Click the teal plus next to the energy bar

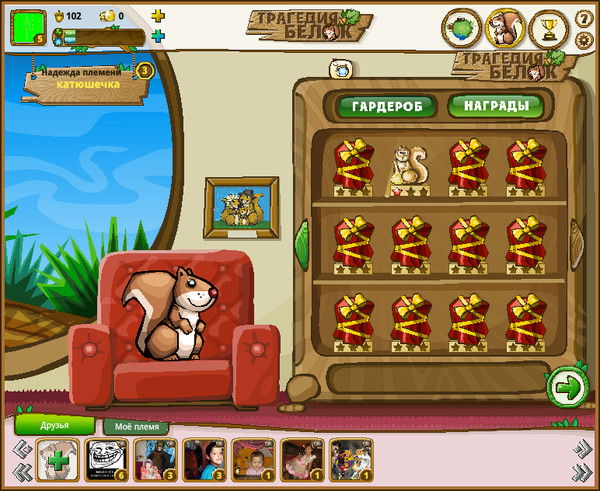click(x=158, y=37)
